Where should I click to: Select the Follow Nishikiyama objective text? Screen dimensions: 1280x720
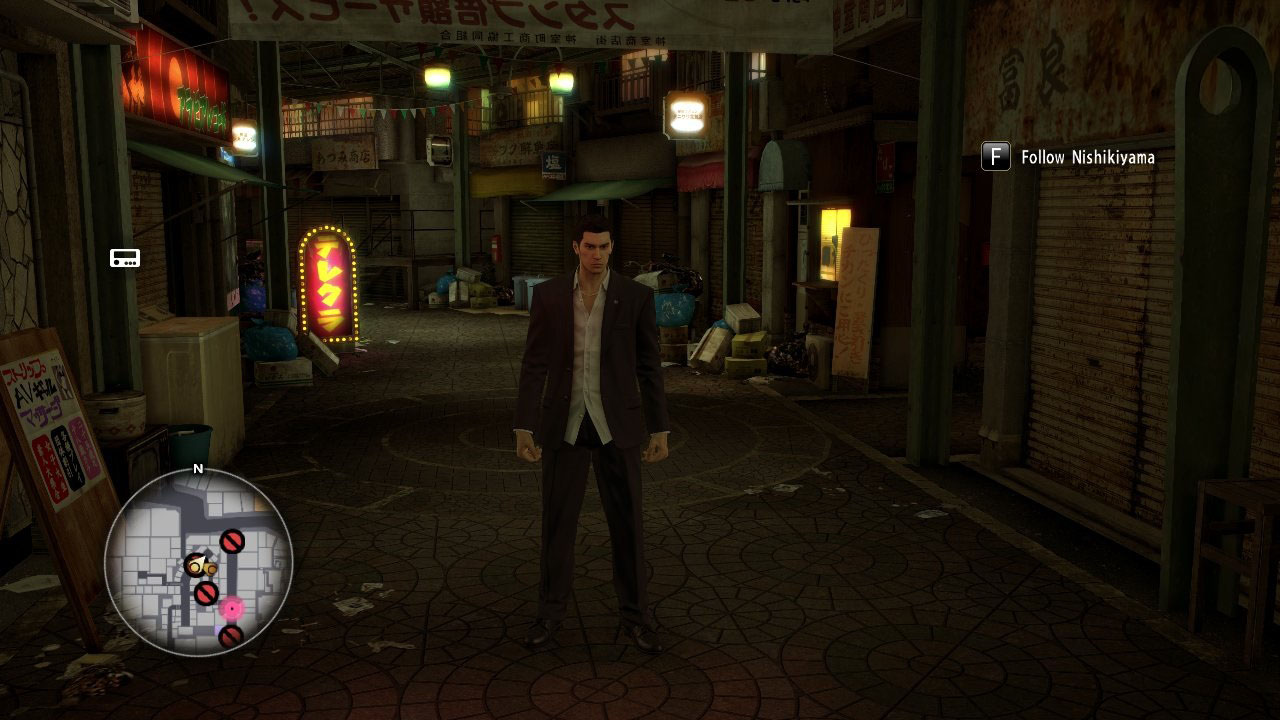click(1087, 158)
